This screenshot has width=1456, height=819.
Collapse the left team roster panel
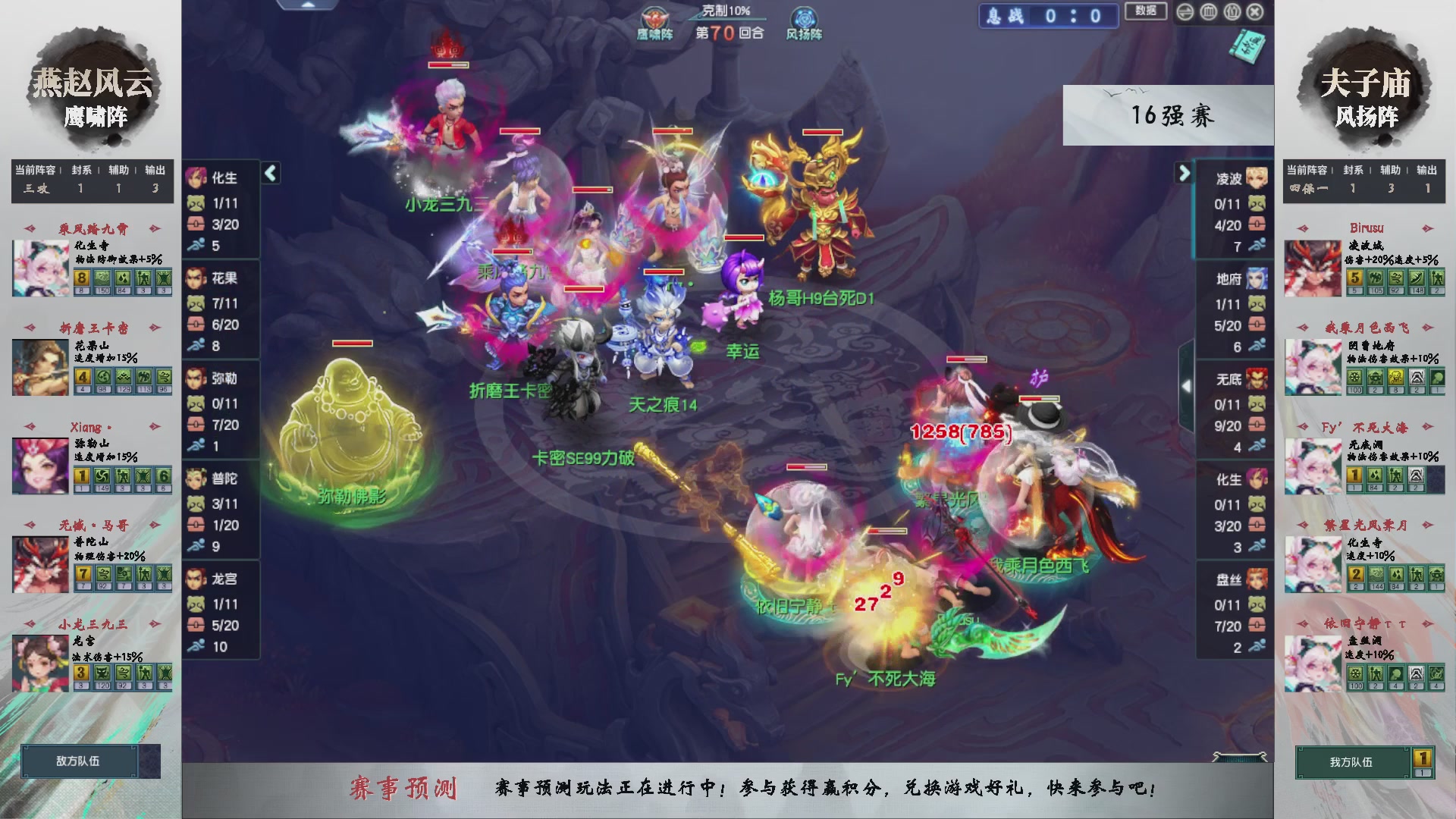269,173
